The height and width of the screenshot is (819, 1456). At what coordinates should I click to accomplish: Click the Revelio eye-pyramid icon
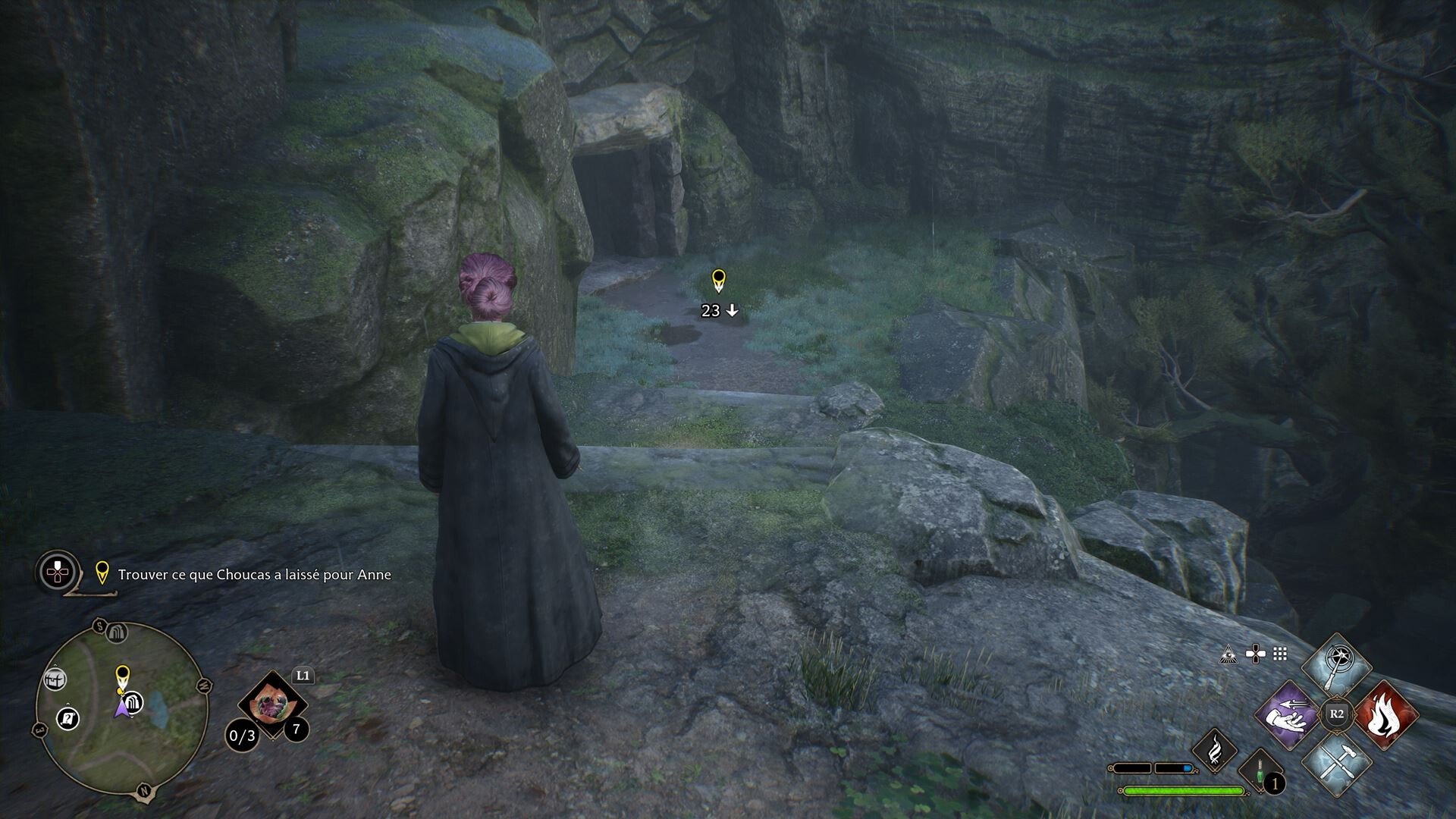pyautogui.click(x=1228, y=654)
